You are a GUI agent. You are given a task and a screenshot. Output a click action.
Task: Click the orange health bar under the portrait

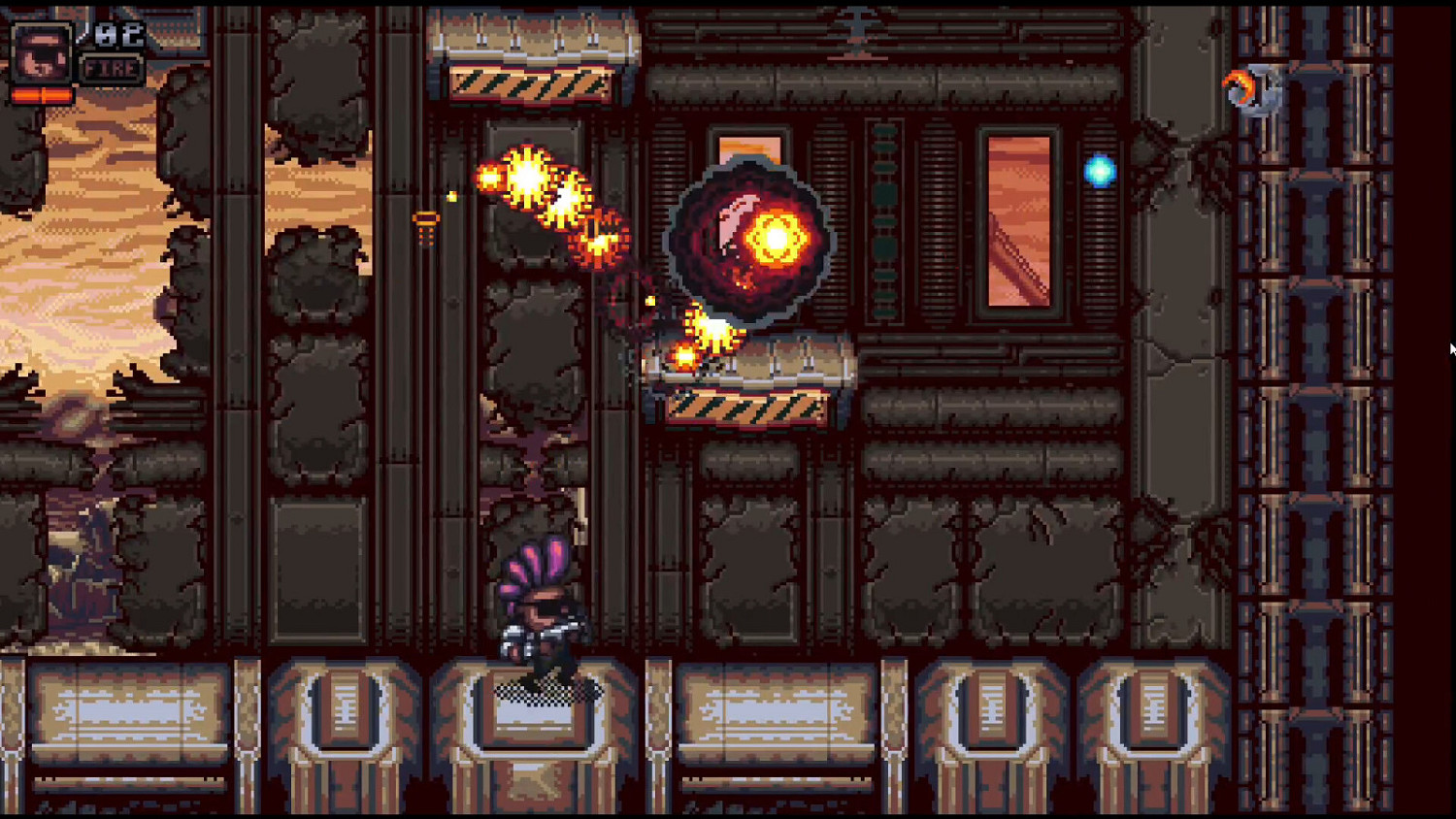[x=41, y=95]
